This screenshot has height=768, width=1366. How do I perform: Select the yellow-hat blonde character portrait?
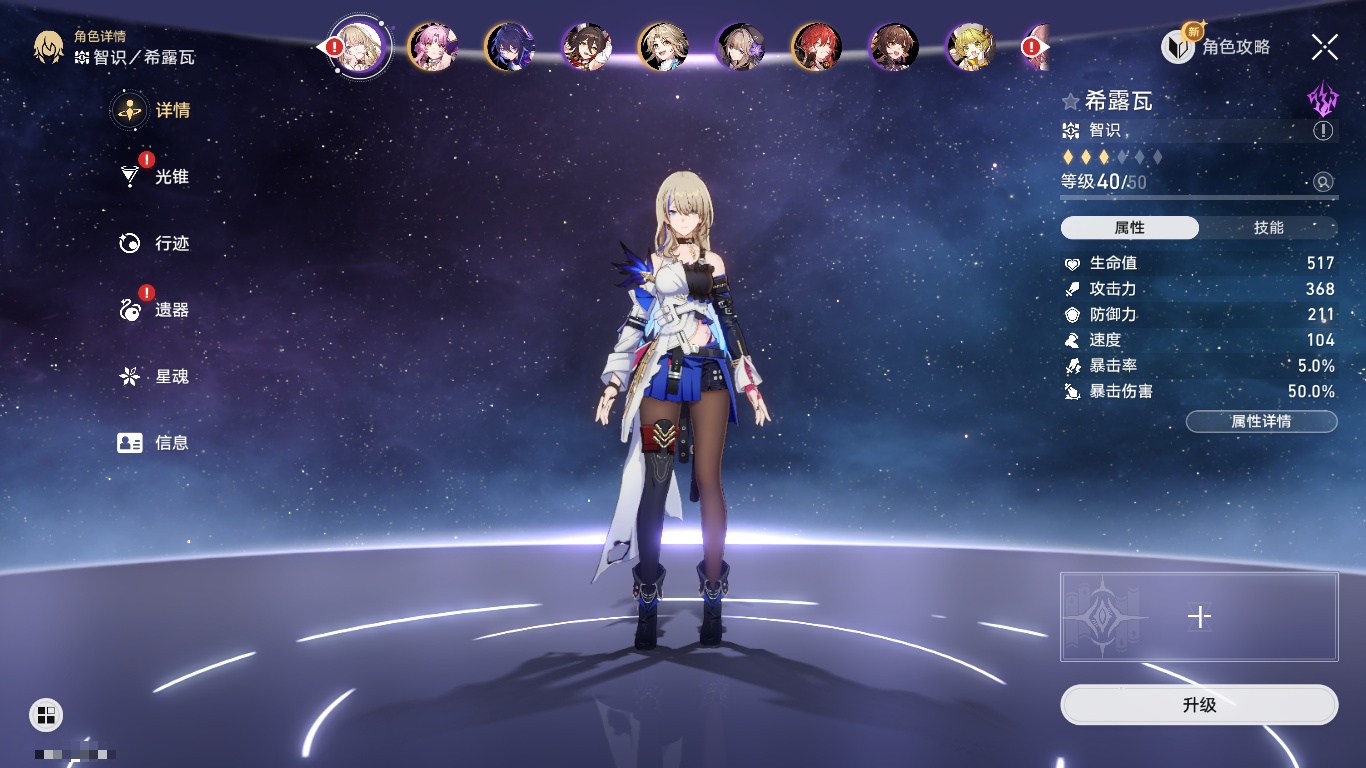coord(970,47)
